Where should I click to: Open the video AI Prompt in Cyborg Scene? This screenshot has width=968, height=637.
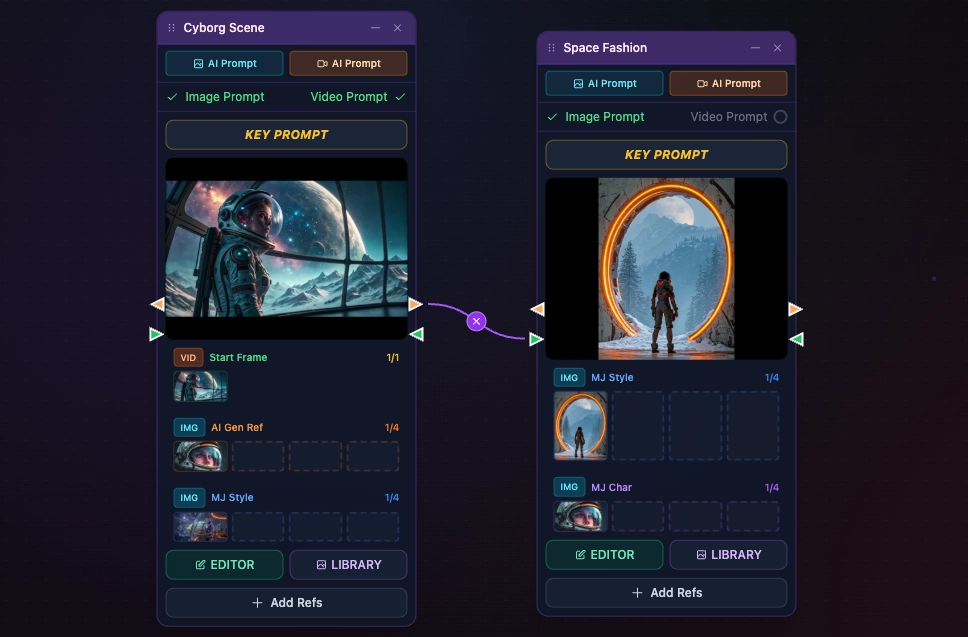[348, 64]
